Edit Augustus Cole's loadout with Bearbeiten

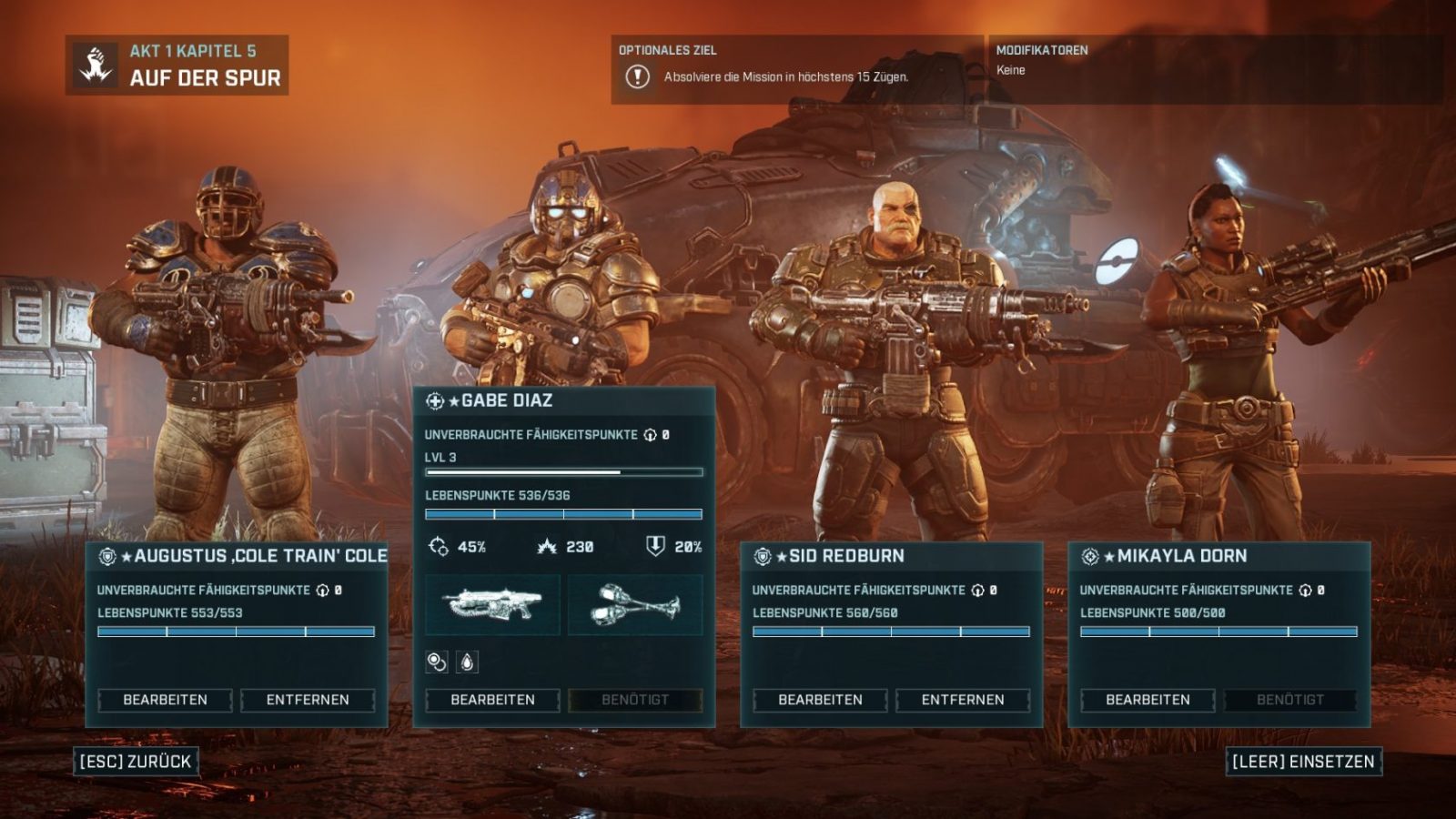click(x=165, y=700)
